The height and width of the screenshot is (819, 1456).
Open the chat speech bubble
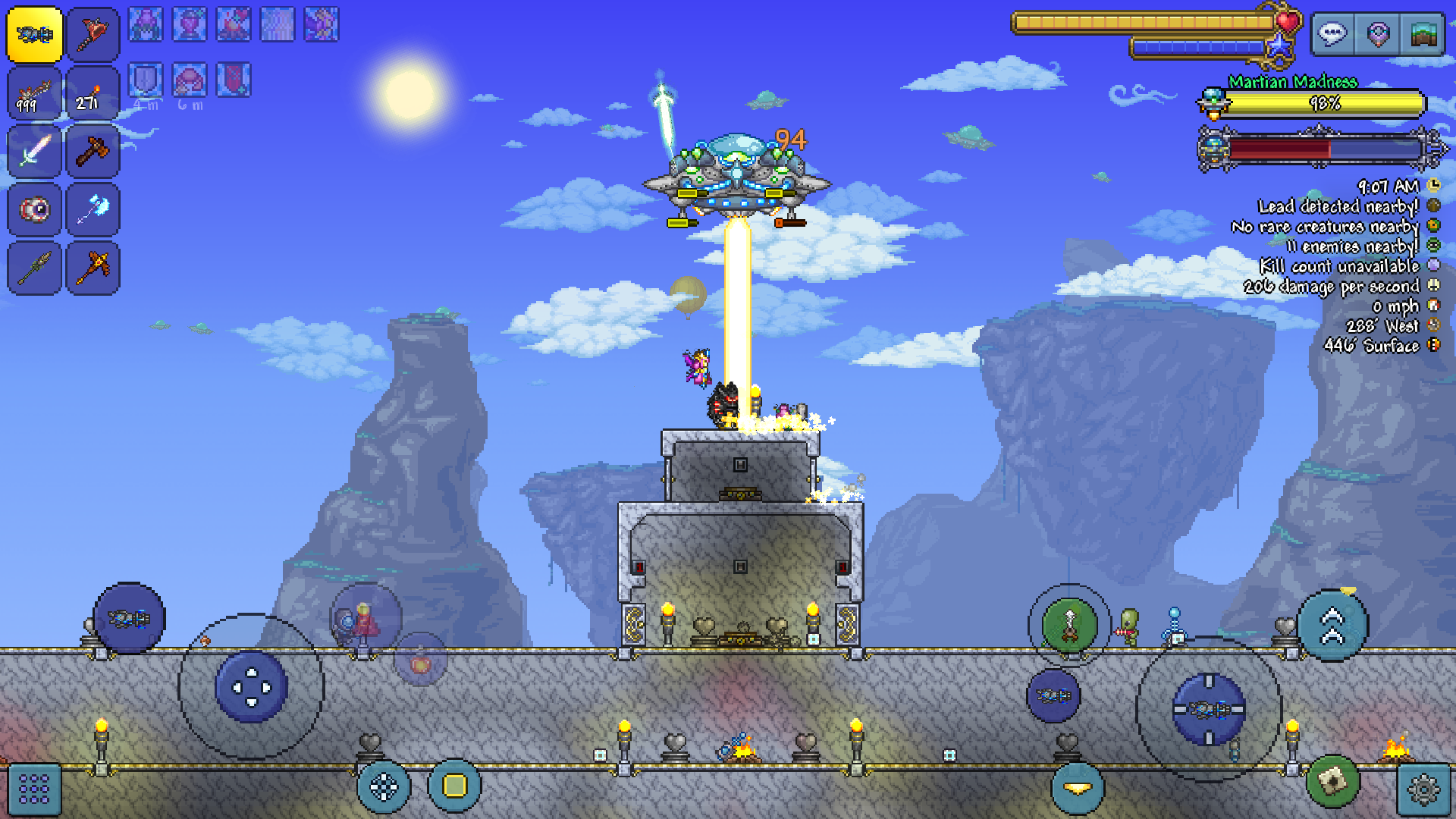pyautogui.click(x=1332, y=34)
